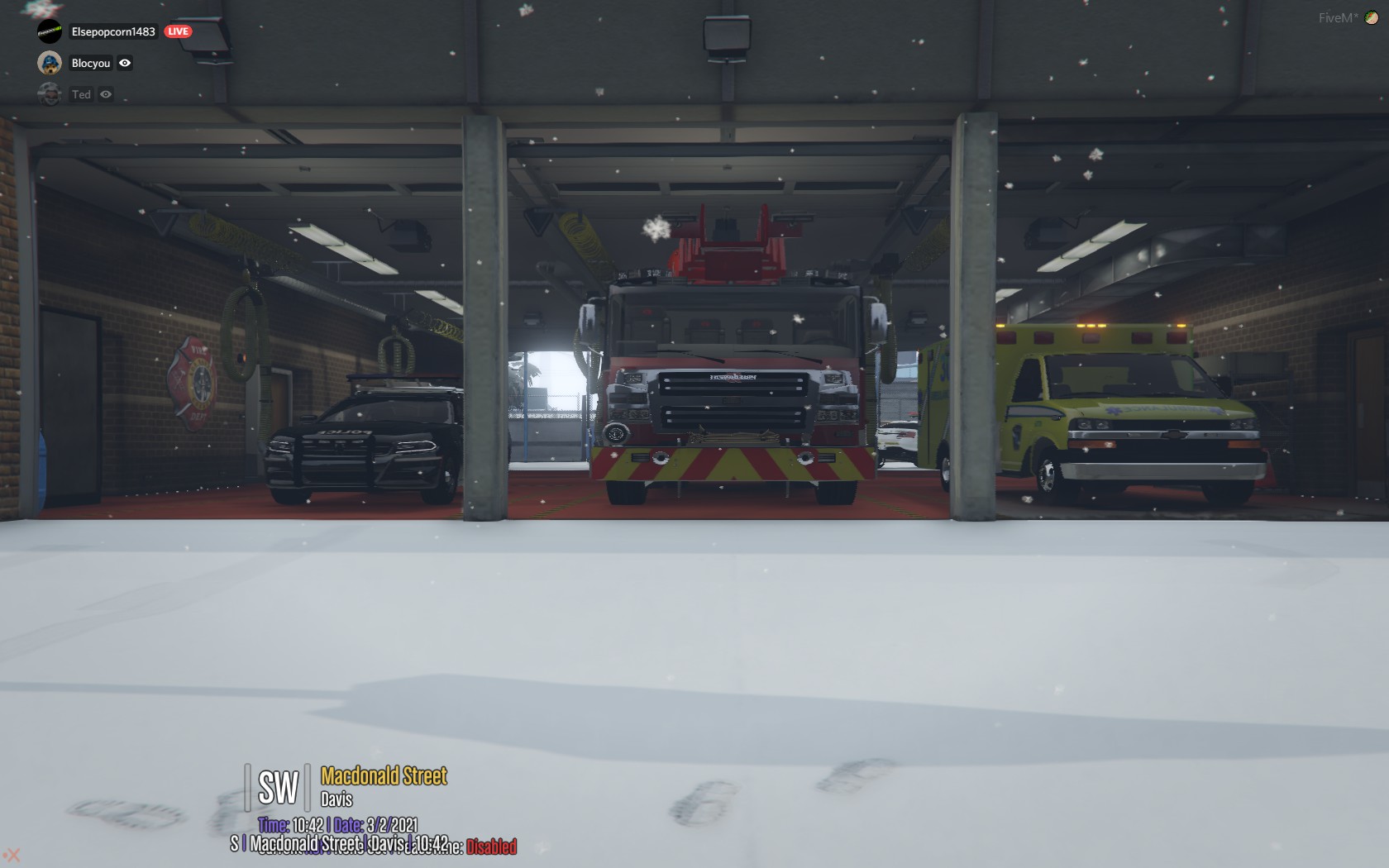The image size is (1389, 868).
Task: Click the eye icon beside Ted
Action: tap(106, 94)
